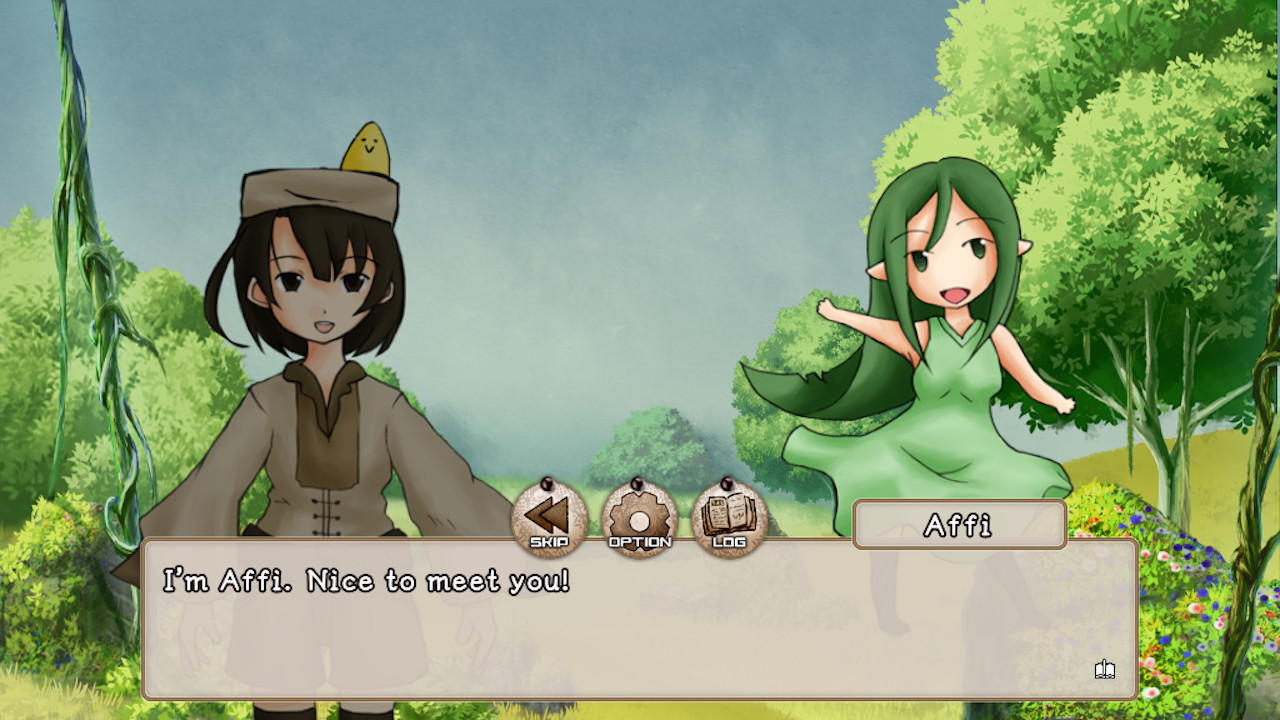1280x720 pixels.
Task: Click the pin above the Option medallion
Action: [637, 485]
